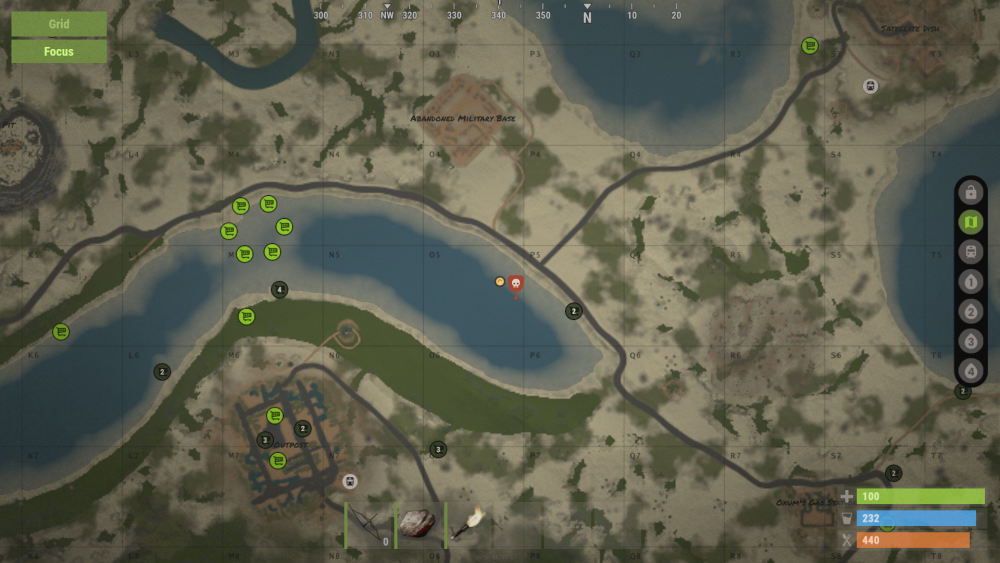Switch to map layer 3

coord(970,341)
